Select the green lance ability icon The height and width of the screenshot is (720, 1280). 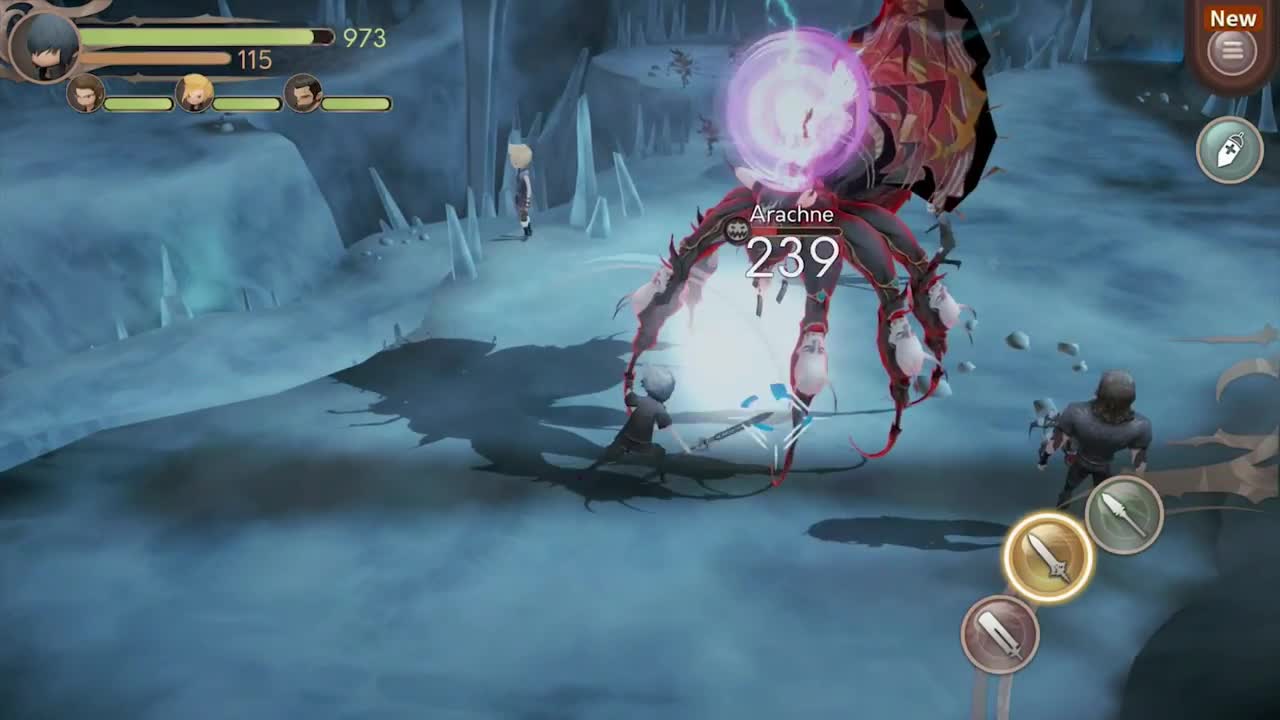1125,512
